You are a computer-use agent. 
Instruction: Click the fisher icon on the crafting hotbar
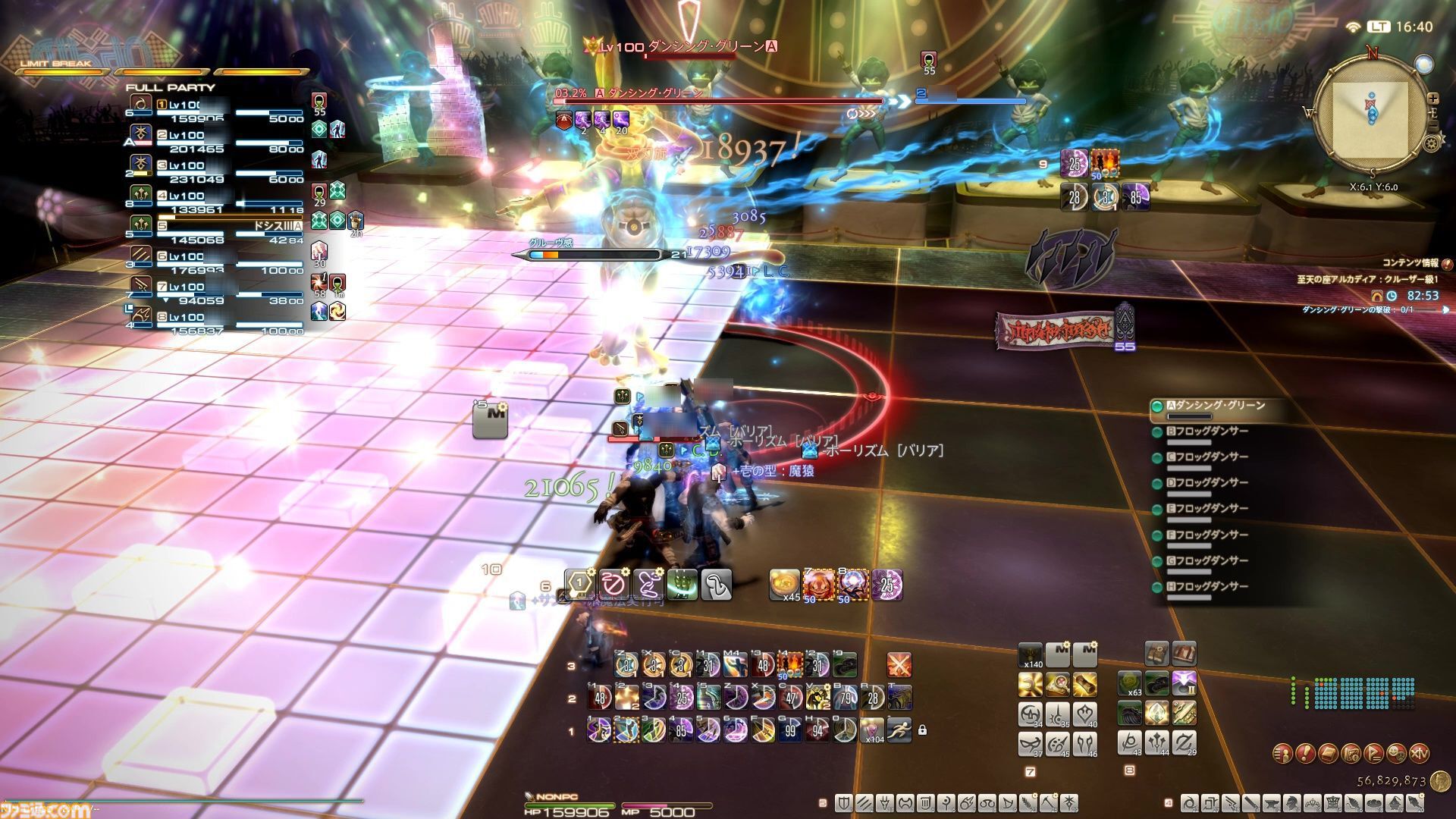(x=1416, y=804)
